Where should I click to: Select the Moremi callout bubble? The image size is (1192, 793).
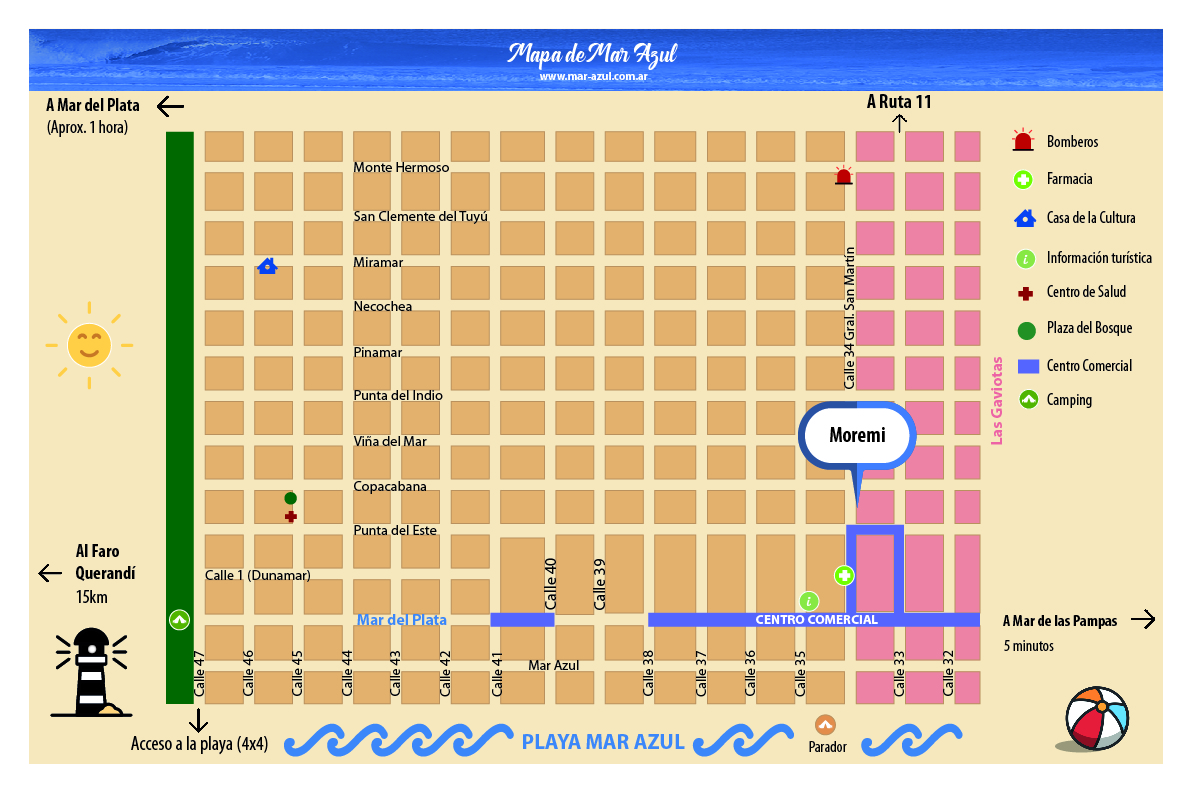[857, 436]
